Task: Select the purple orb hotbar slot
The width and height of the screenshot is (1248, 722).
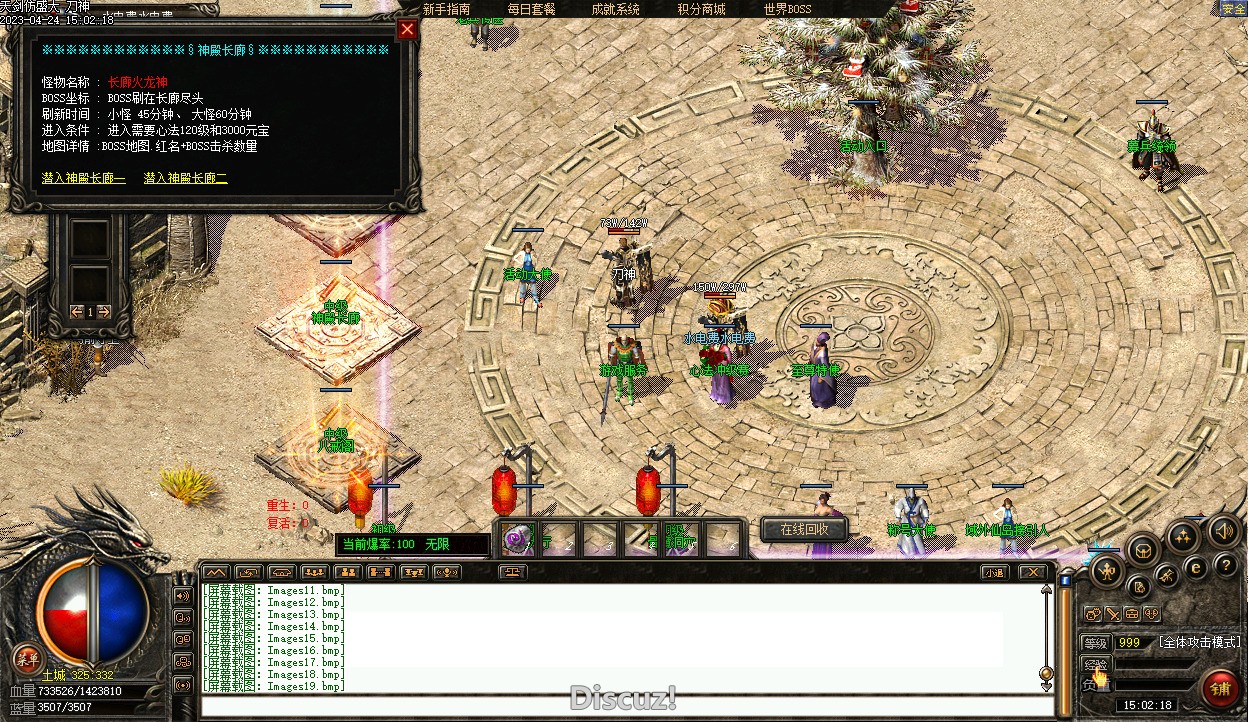Action: (516, 539)
